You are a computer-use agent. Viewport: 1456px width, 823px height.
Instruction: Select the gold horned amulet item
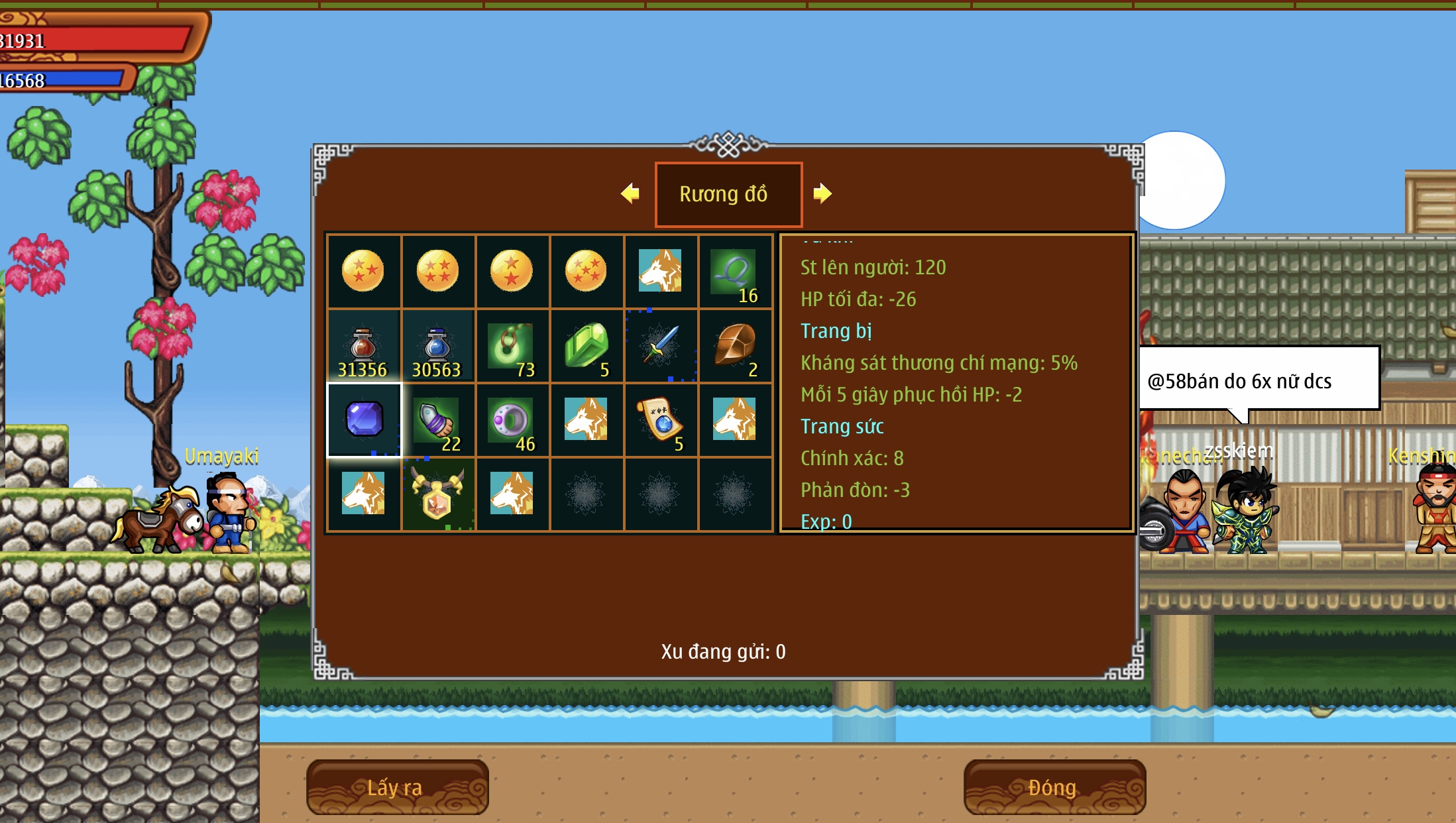point(437,494)
